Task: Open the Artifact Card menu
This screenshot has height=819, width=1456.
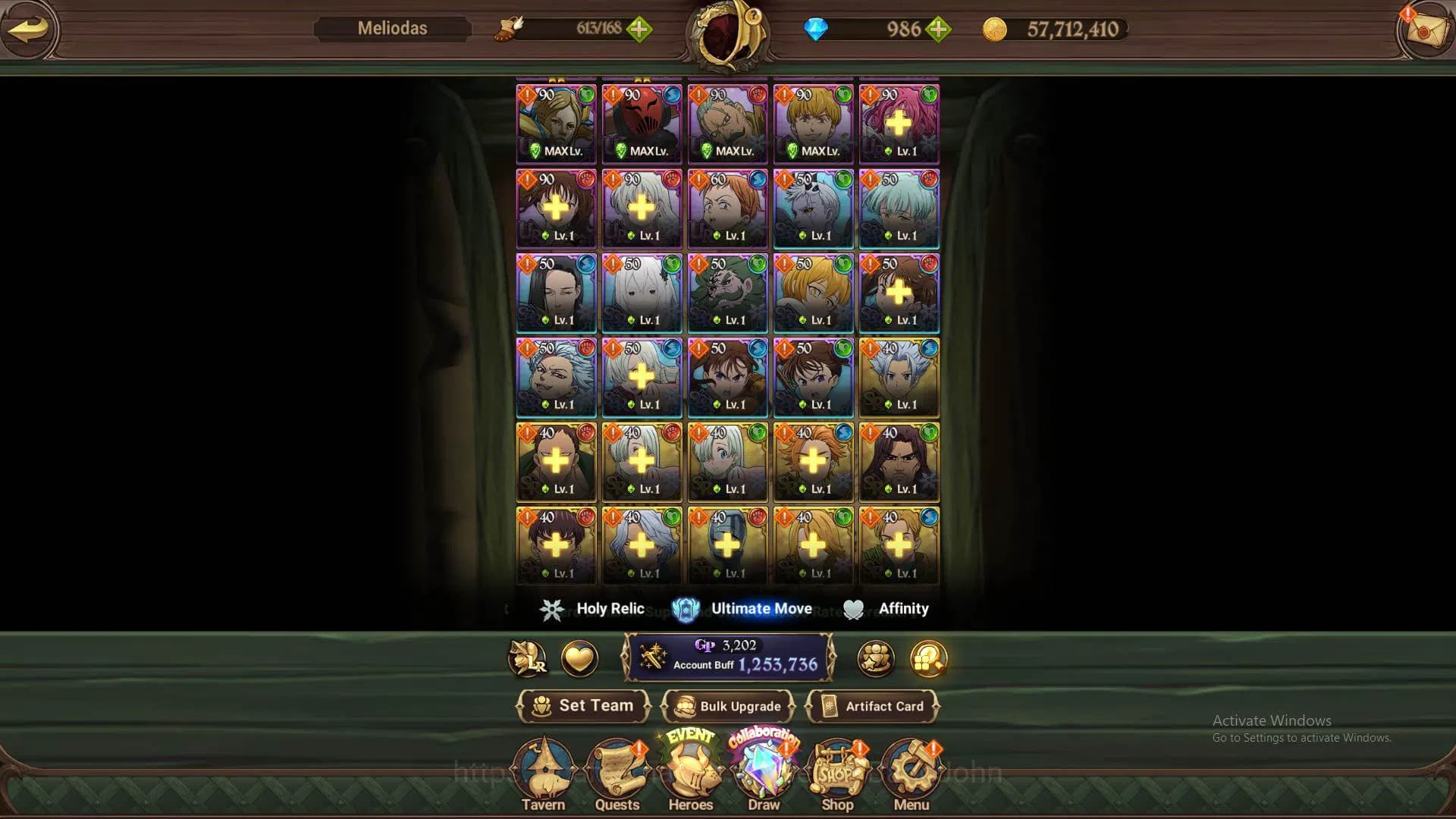Action: (873, 706)
